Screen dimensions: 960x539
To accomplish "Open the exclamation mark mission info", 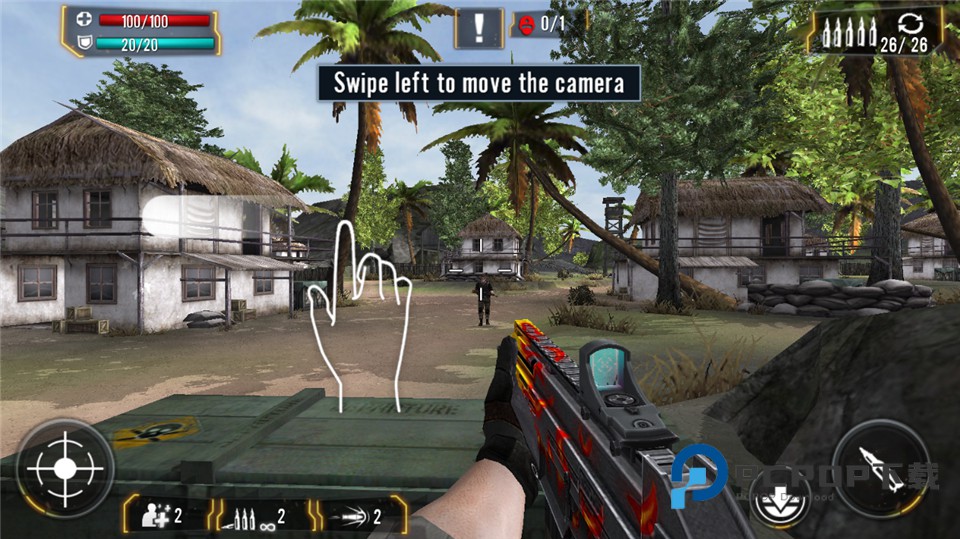I will point(479,27).
